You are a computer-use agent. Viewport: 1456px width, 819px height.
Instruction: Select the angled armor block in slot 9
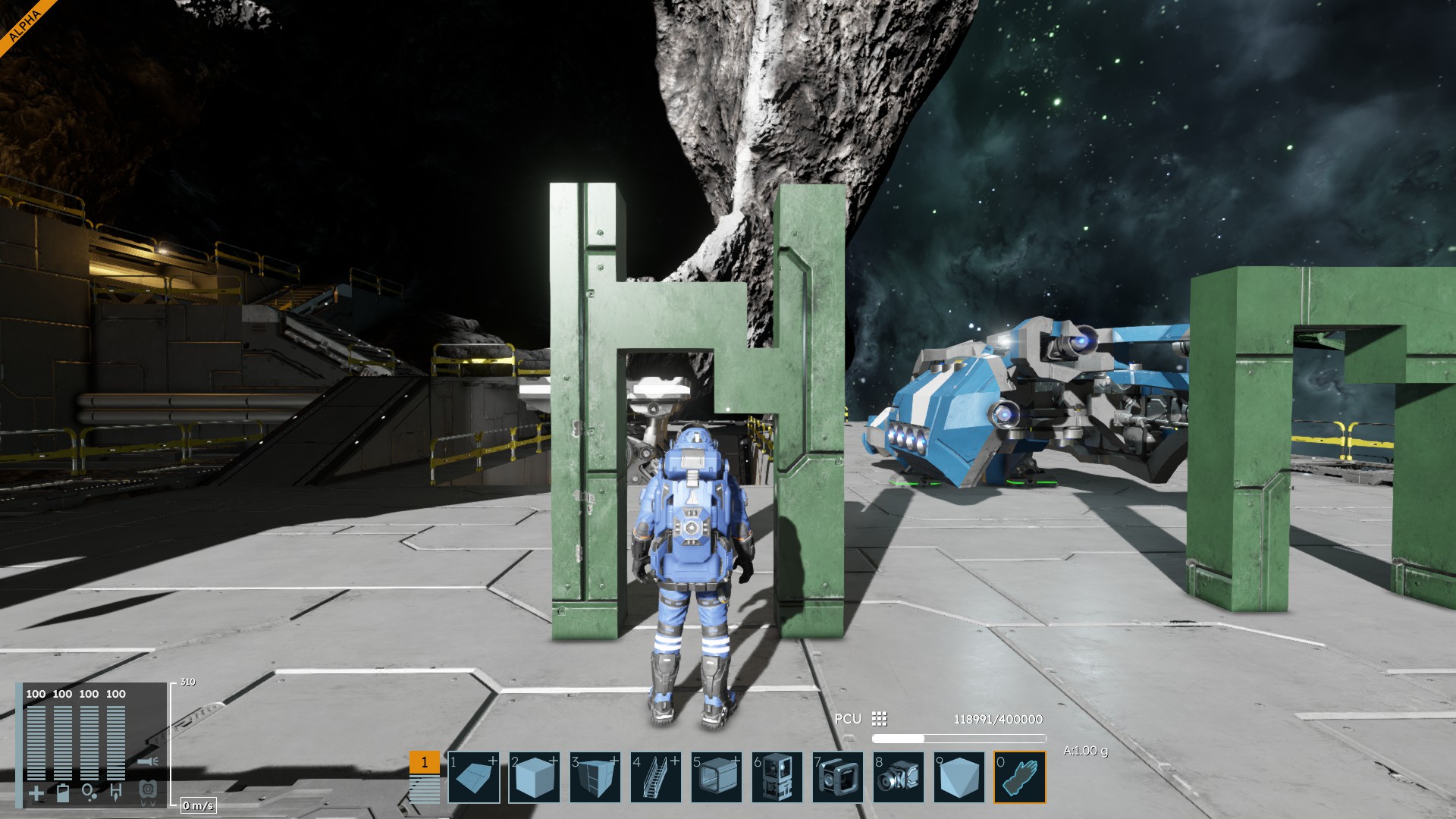(x=959, y=777)
